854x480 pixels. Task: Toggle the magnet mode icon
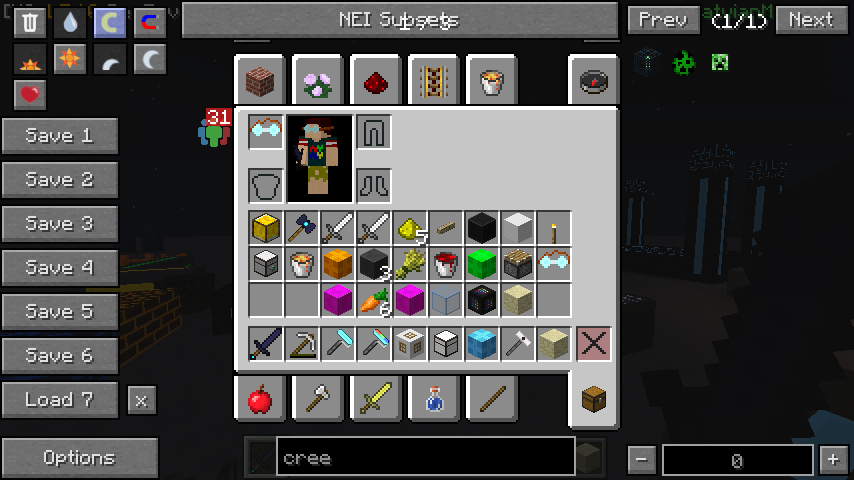(x=150, y=23)
